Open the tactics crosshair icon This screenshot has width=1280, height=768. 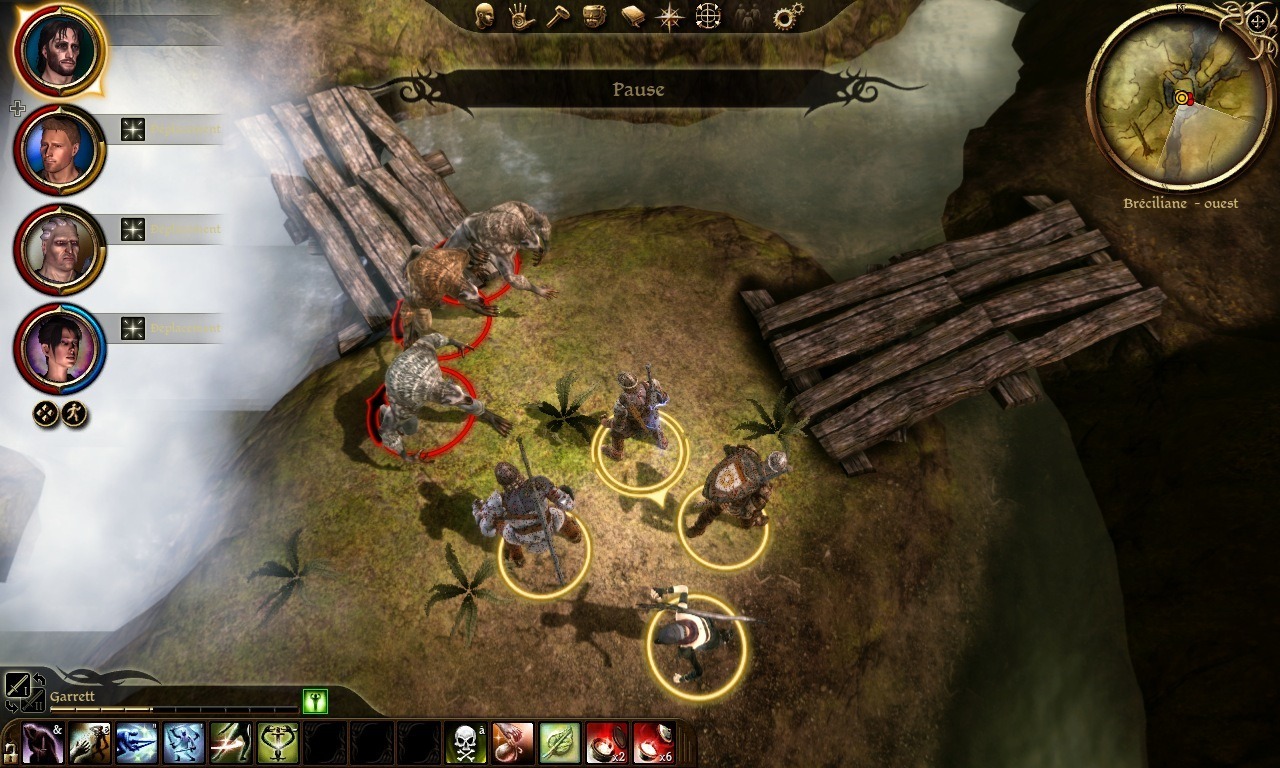[708, 16]
